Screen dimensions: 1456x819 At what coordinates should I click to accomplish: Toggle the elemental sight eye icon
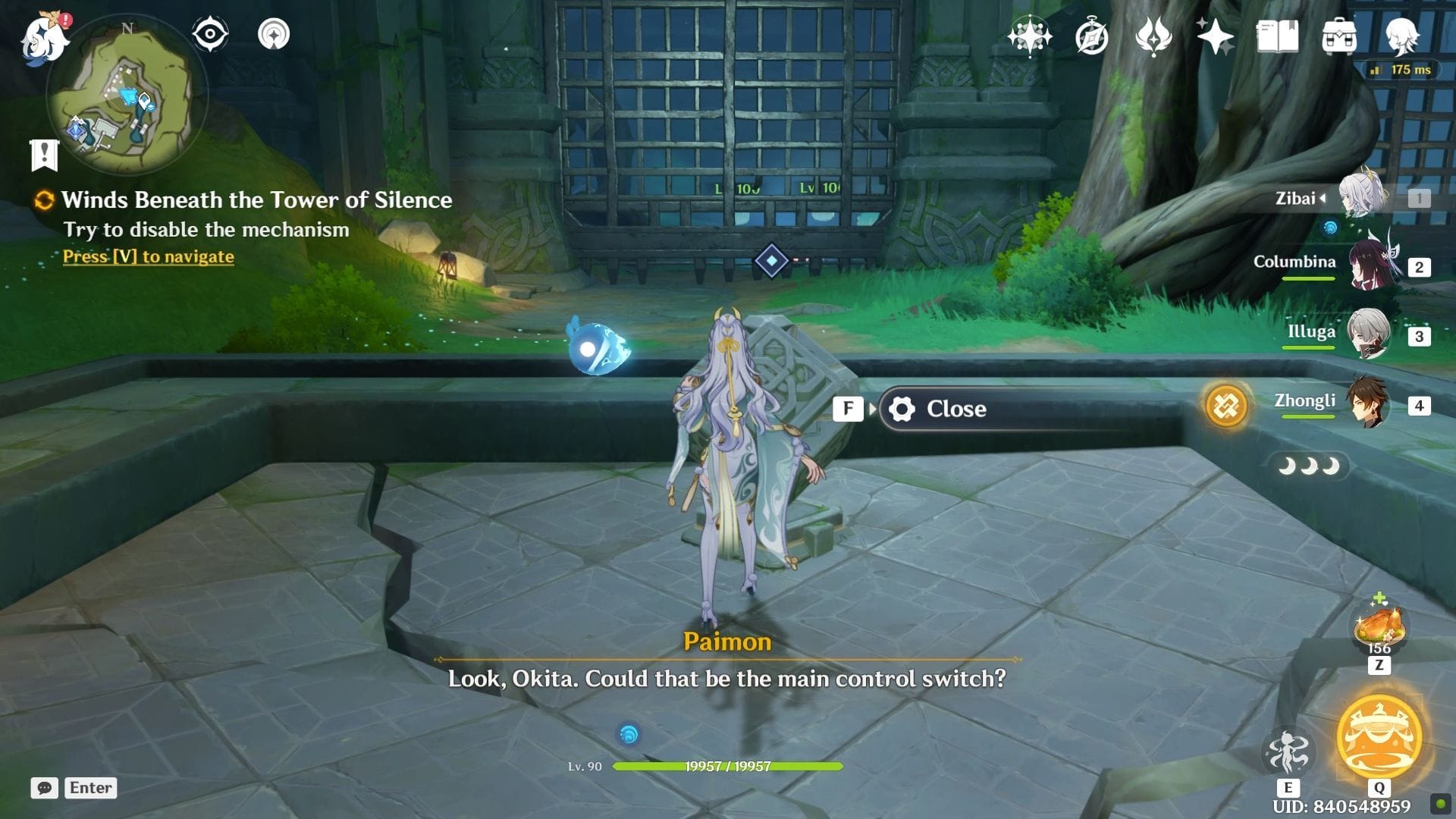[210, 34]
